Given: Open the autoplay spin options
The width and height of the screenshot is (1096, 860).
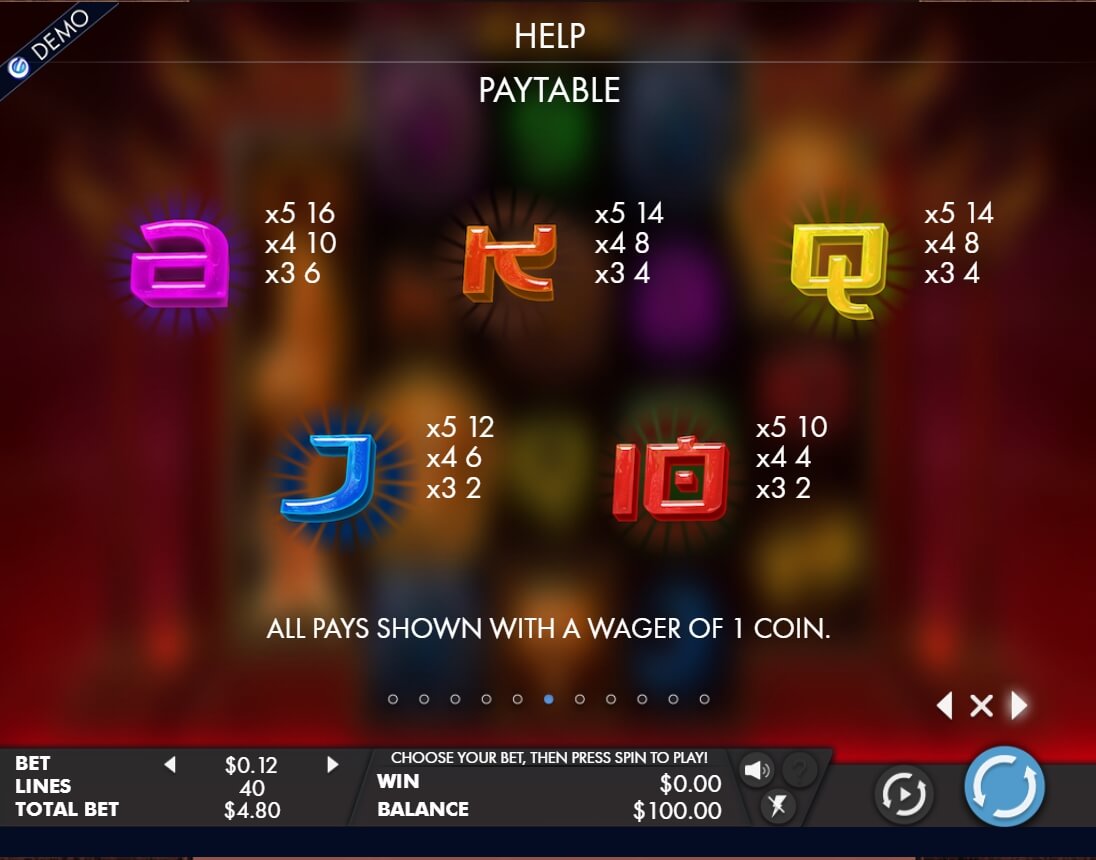Looking at the screenshot, I should click(x=904, y=795).
